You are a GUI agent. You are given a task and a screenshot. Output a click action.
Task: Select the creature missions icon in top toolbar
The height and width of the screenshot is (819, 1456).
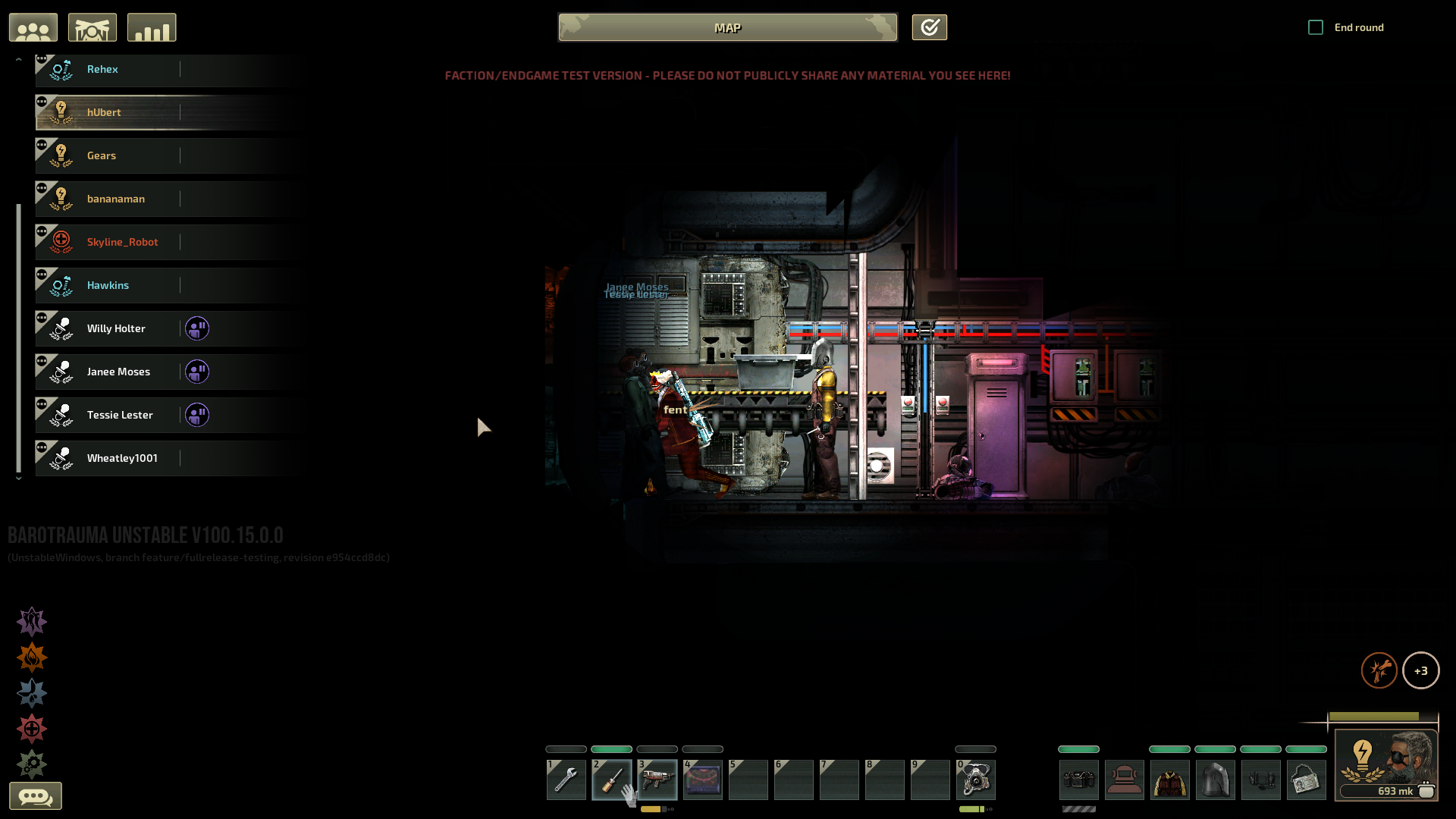click(x=93, y=27)
